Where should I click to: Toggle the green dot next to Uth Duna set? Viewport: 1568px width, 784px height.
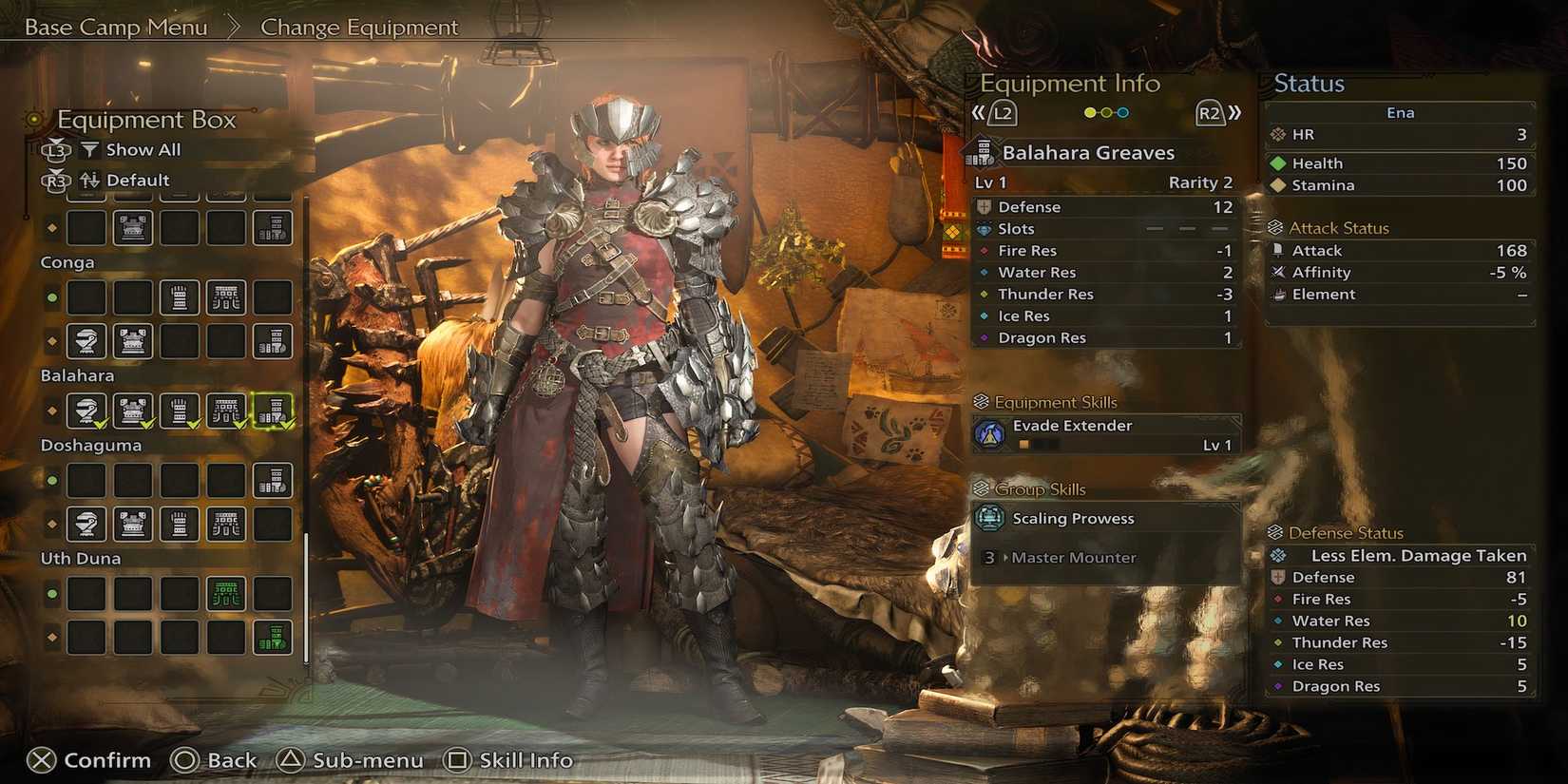pos(50,593)
